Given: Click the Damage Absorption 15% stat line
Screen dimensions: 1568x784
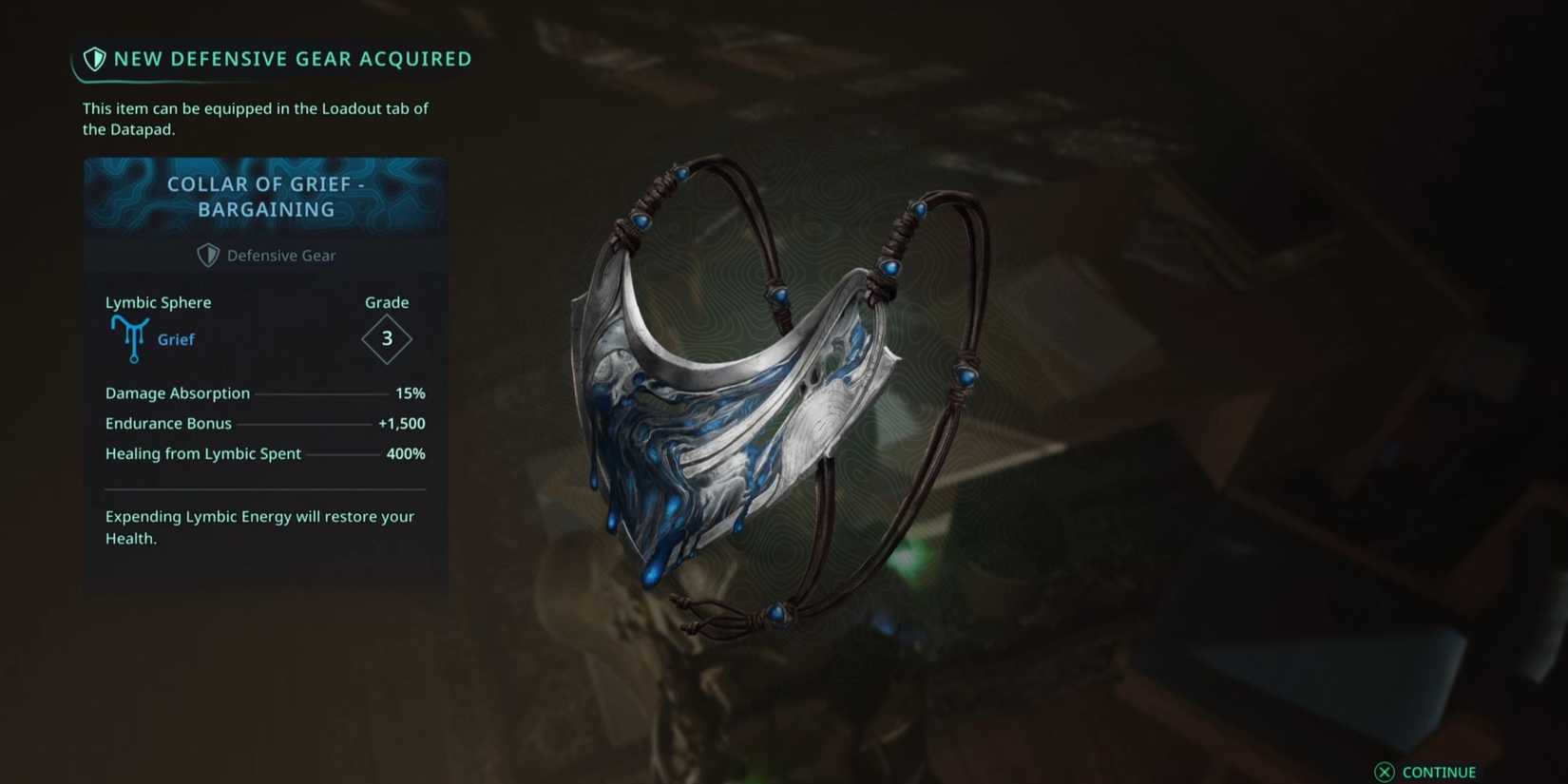Looking at the screenshot, I should click(x=264, y=392).
